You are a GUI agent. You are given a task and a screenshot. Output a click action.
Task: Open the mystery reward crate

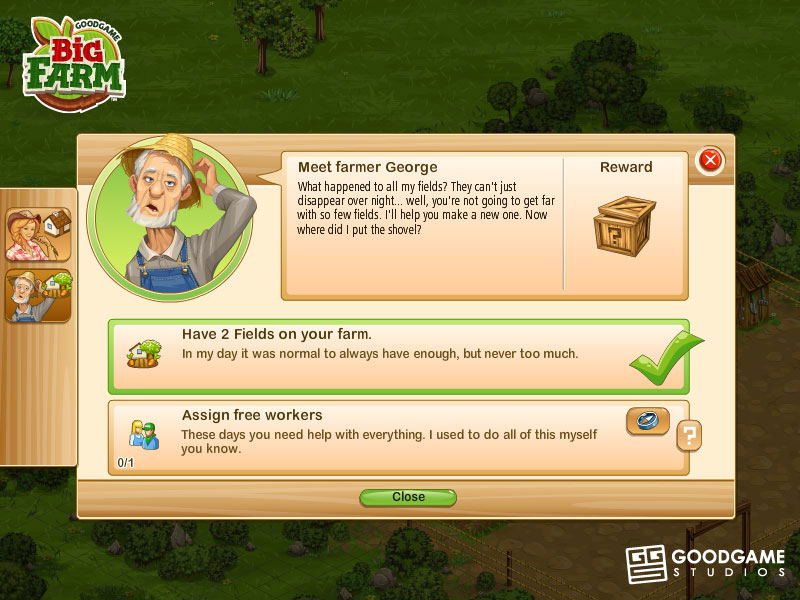(x=624, y=225)
